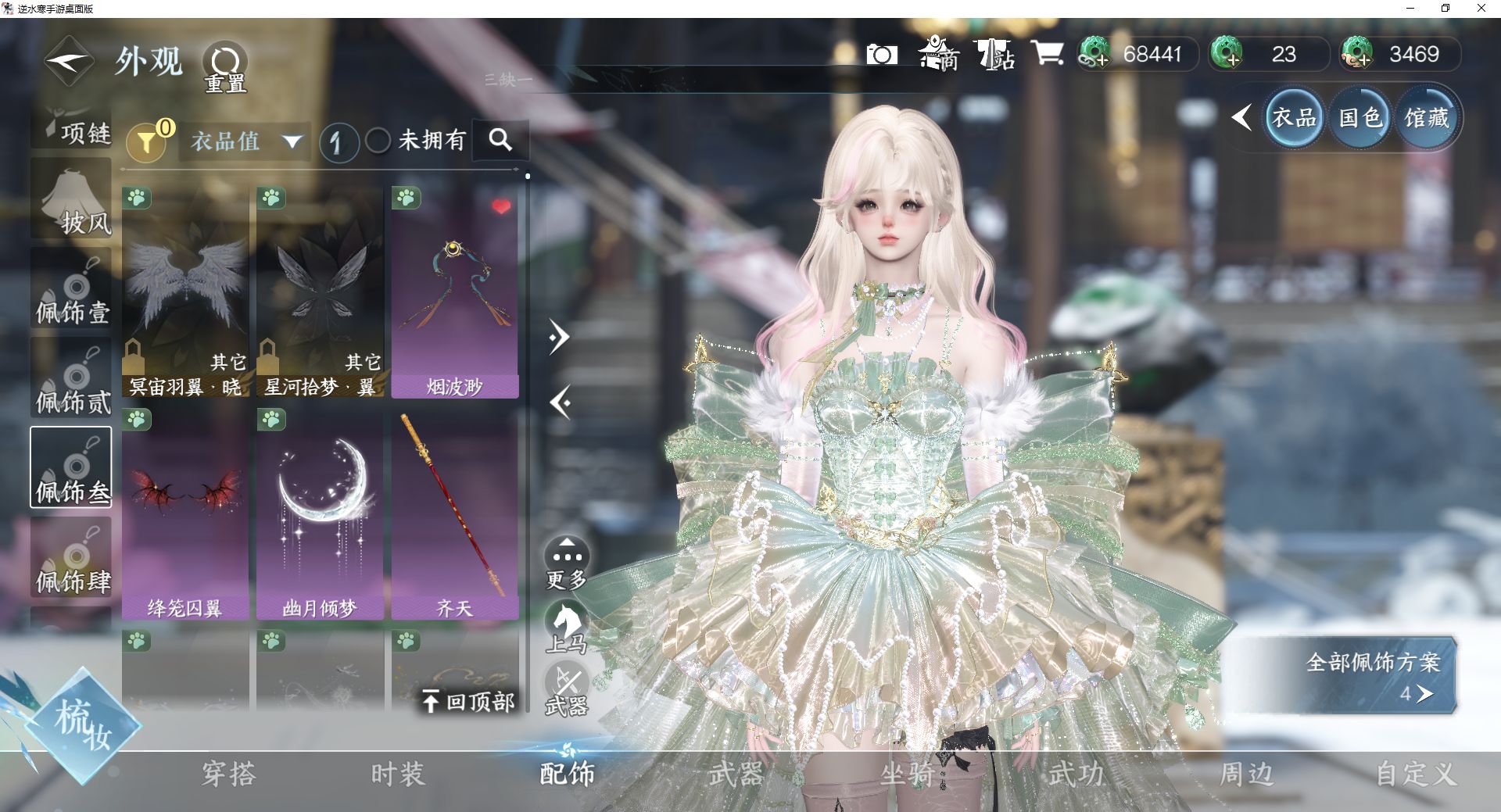The width and height of the screenshot is (1501, 812).
Task: Reset appearance with the 重置 button
Action: [225, 66]
